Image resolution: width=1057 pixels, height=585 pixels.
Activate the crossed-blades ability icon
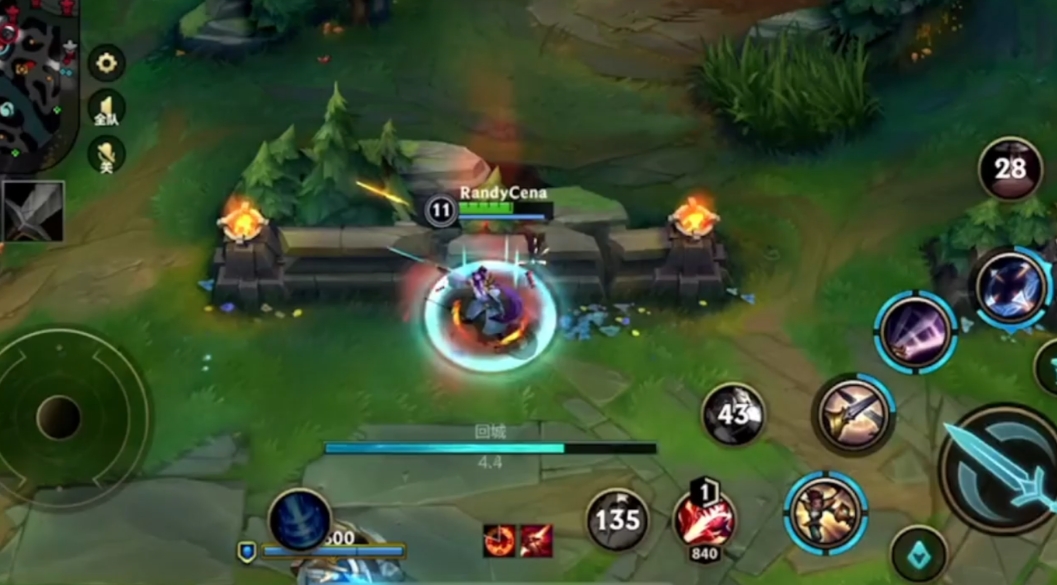(x=1010, y=288)
